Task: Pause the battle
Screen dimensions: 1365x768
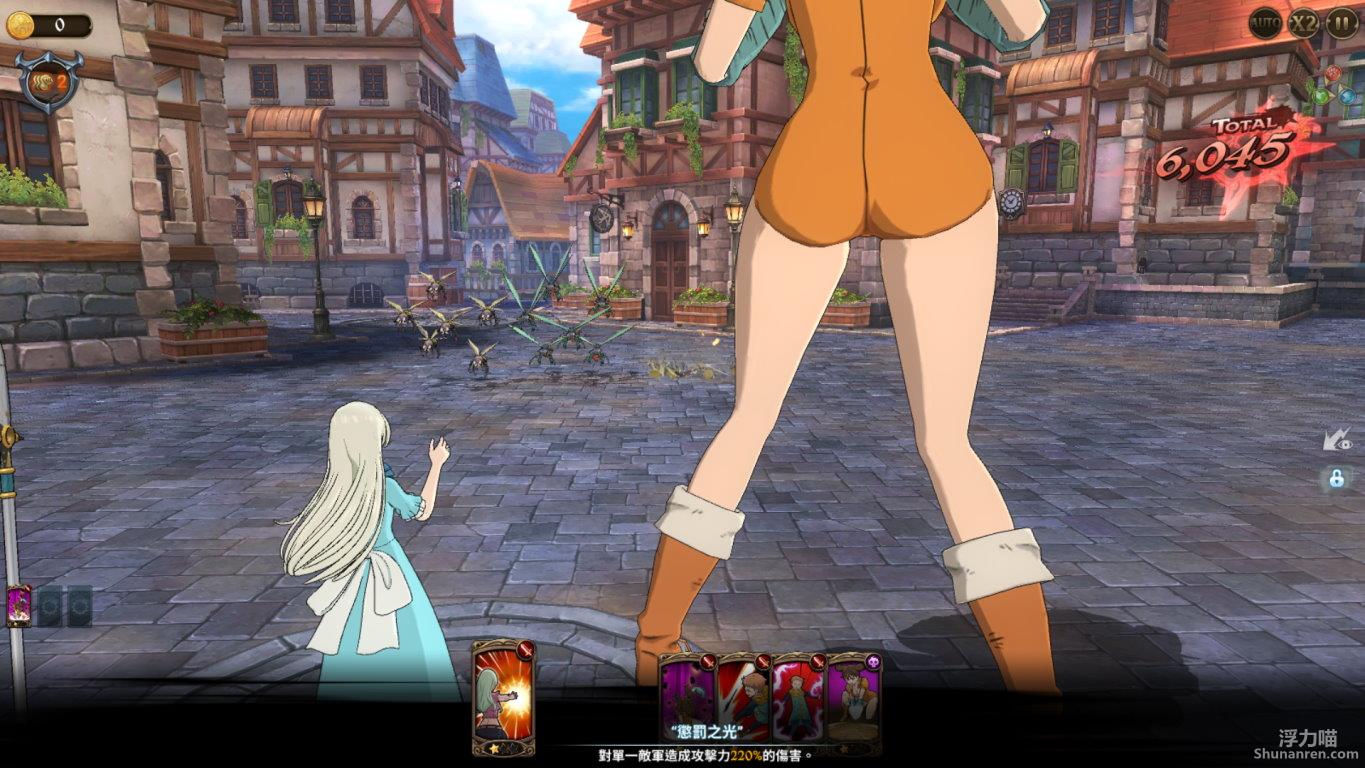Action: (x=1342, y=22)
